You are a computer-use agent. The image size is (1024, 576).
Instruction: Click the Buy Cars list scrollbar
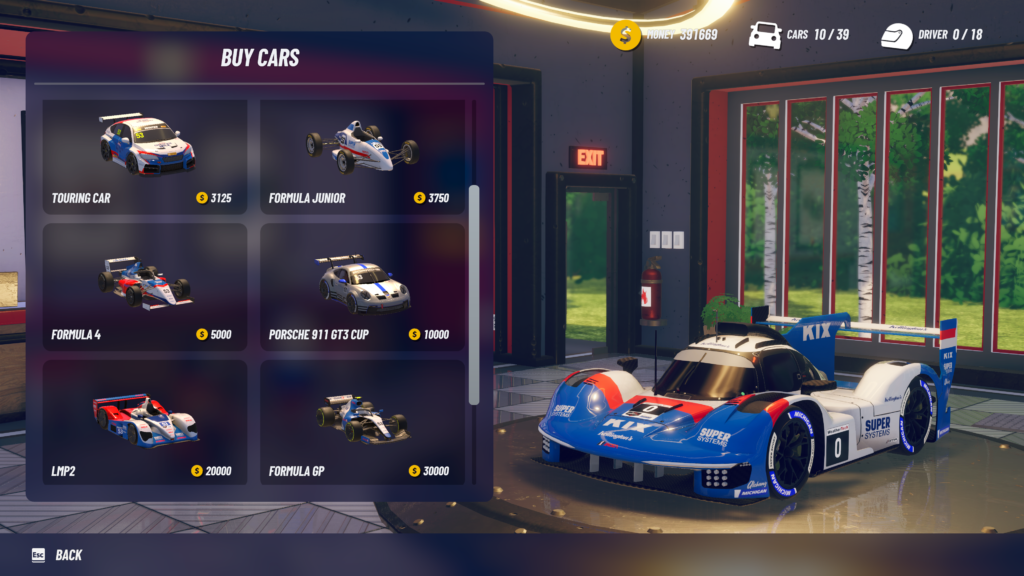(474, 294)
